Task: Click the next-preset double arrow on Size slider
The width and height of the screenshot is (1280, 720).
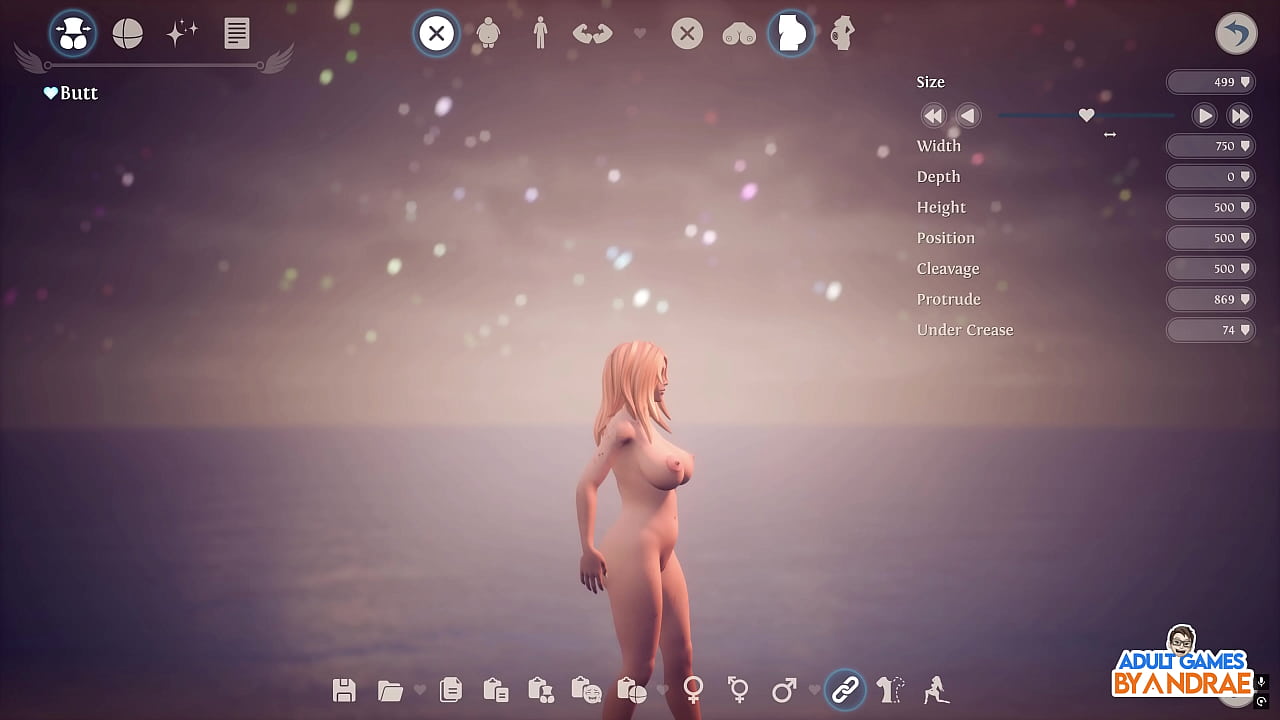Action: 1240,115
